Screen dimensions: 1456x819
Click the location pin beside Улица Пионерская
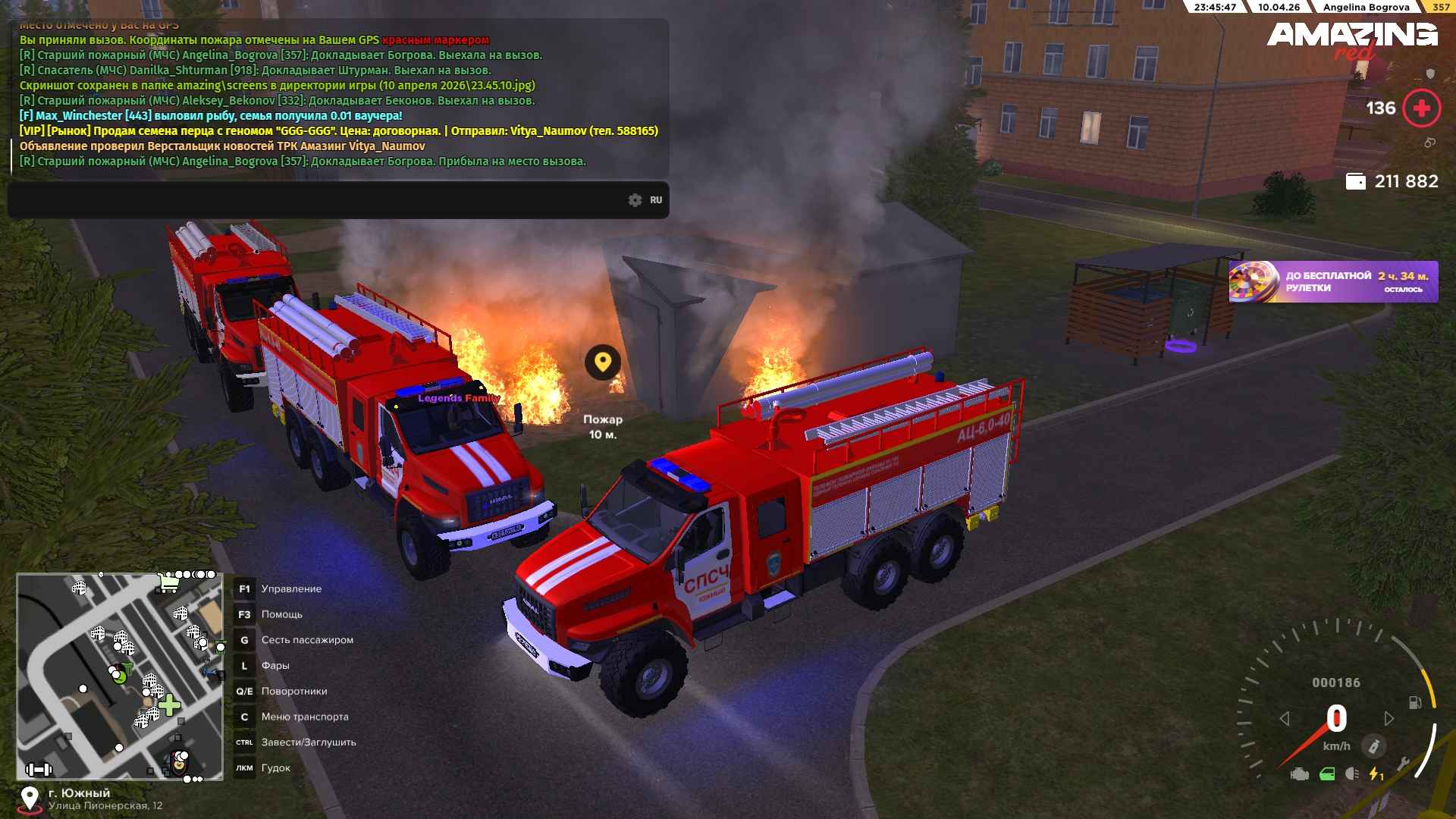(30, 799)
